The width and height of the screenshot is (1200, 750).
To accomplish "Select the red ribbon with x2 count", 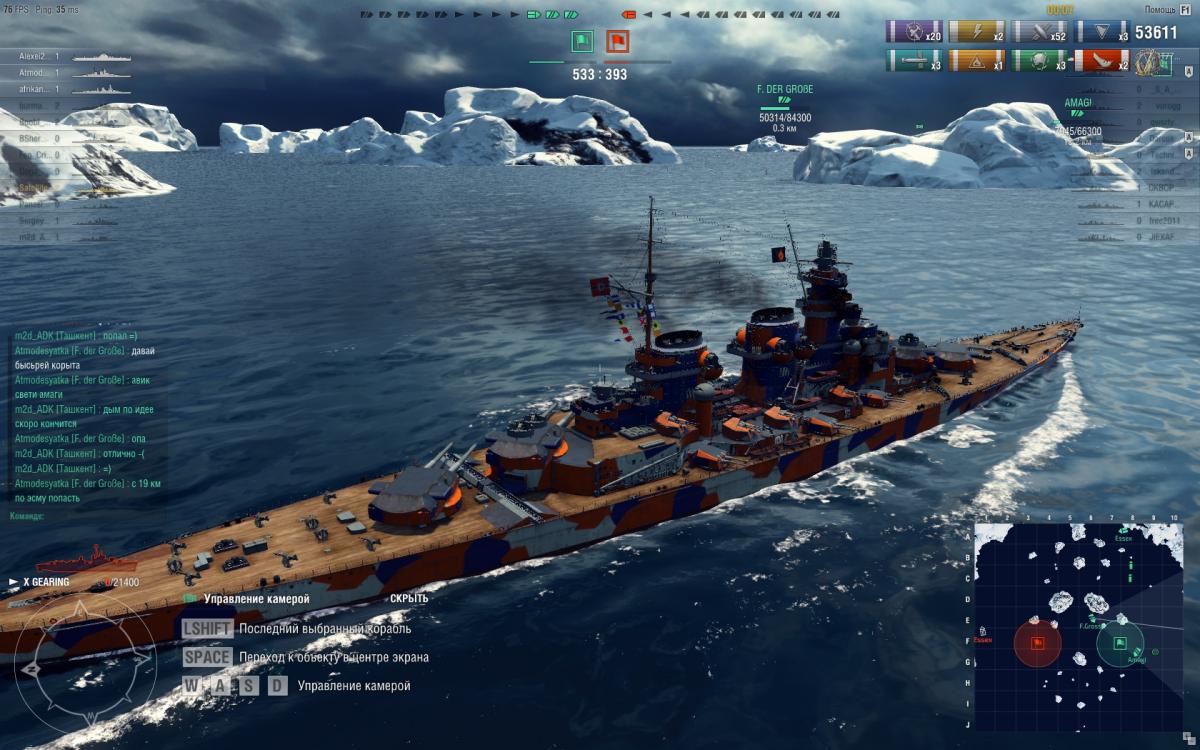I will pyautogui.click(x=1101, y=61).
